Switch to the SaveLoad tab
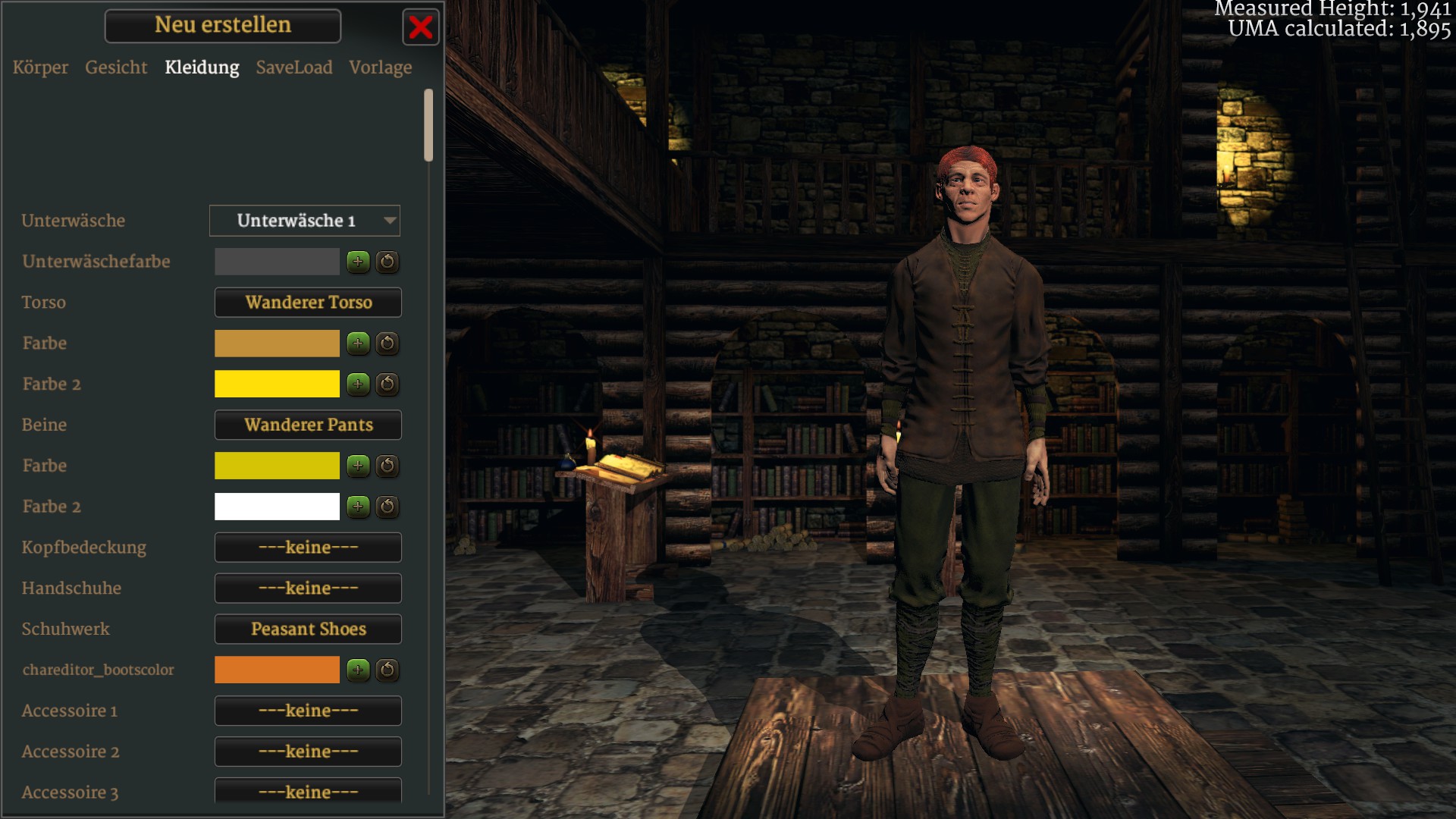The height and width of the screenshot is (819, 1456). (x=294, y=67)
